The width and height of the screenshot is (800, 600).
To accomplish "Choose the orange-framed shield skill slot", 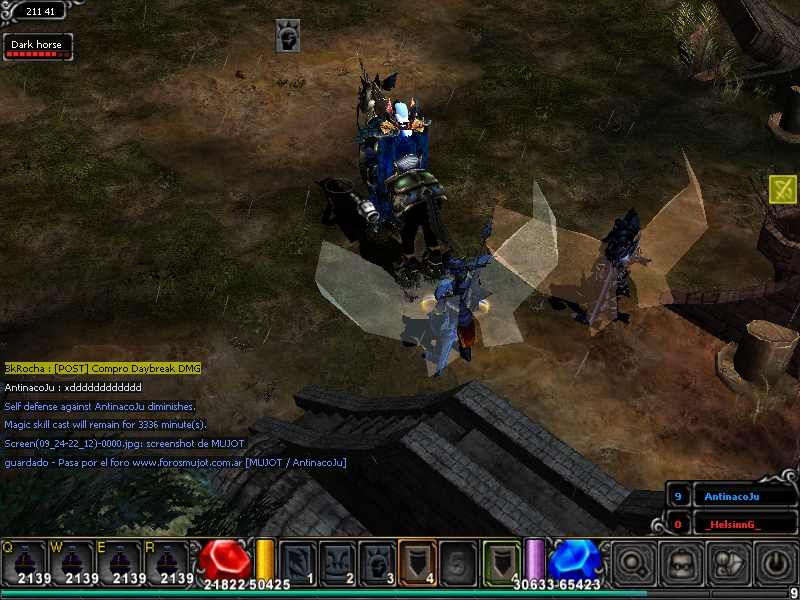I will [417, 561].
